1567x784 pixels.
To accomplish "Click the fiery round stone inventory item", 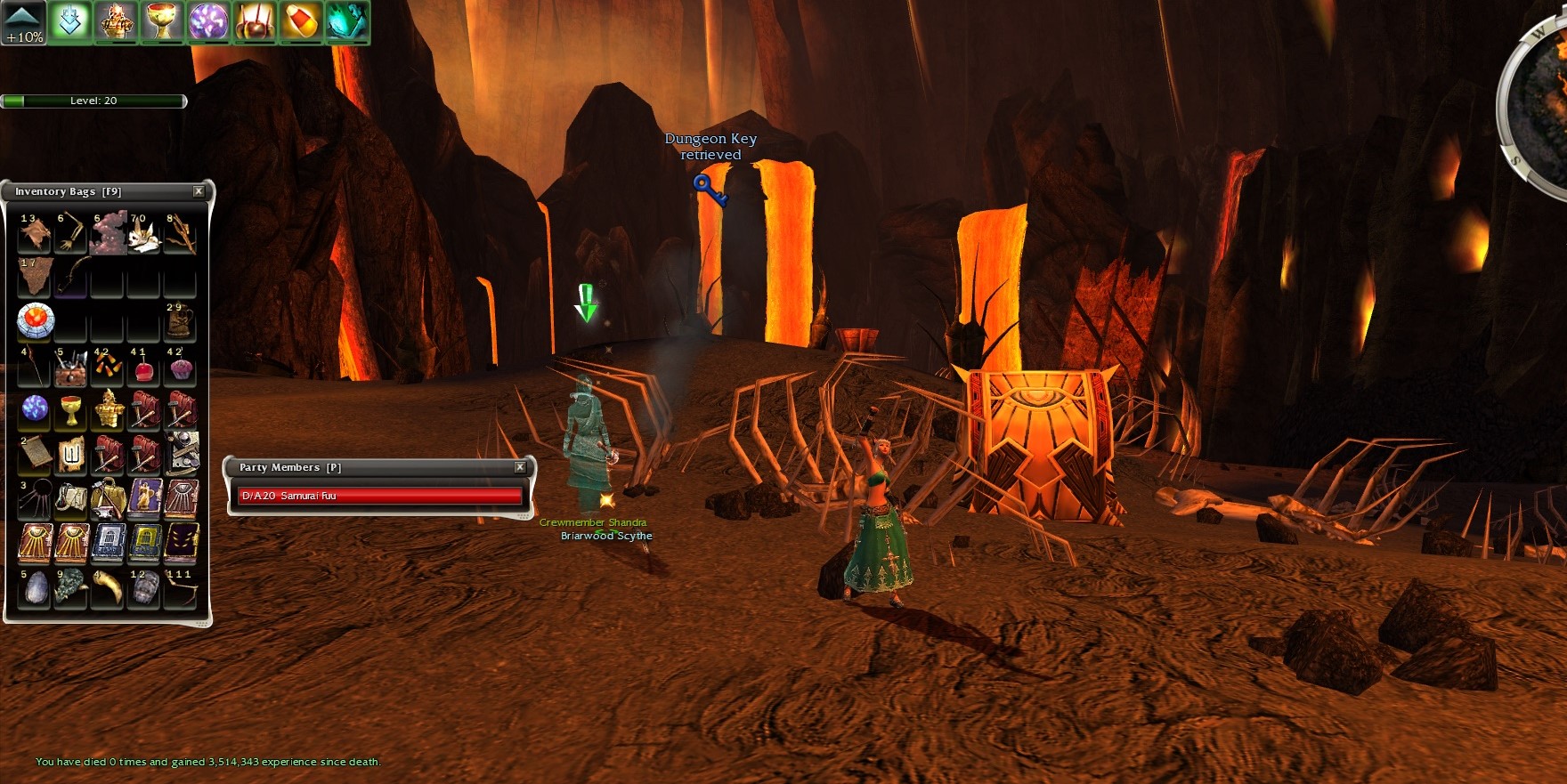I will point(36,320).
